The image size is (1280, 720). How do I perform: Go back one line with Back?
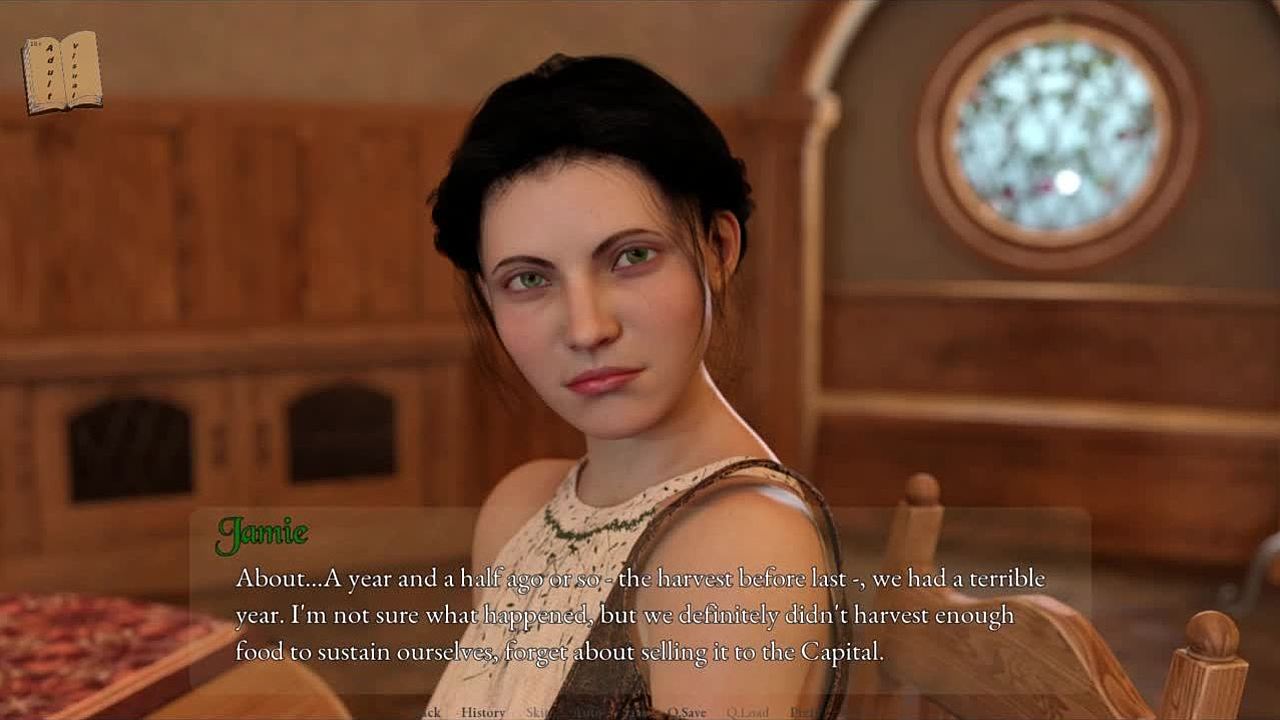430,712
